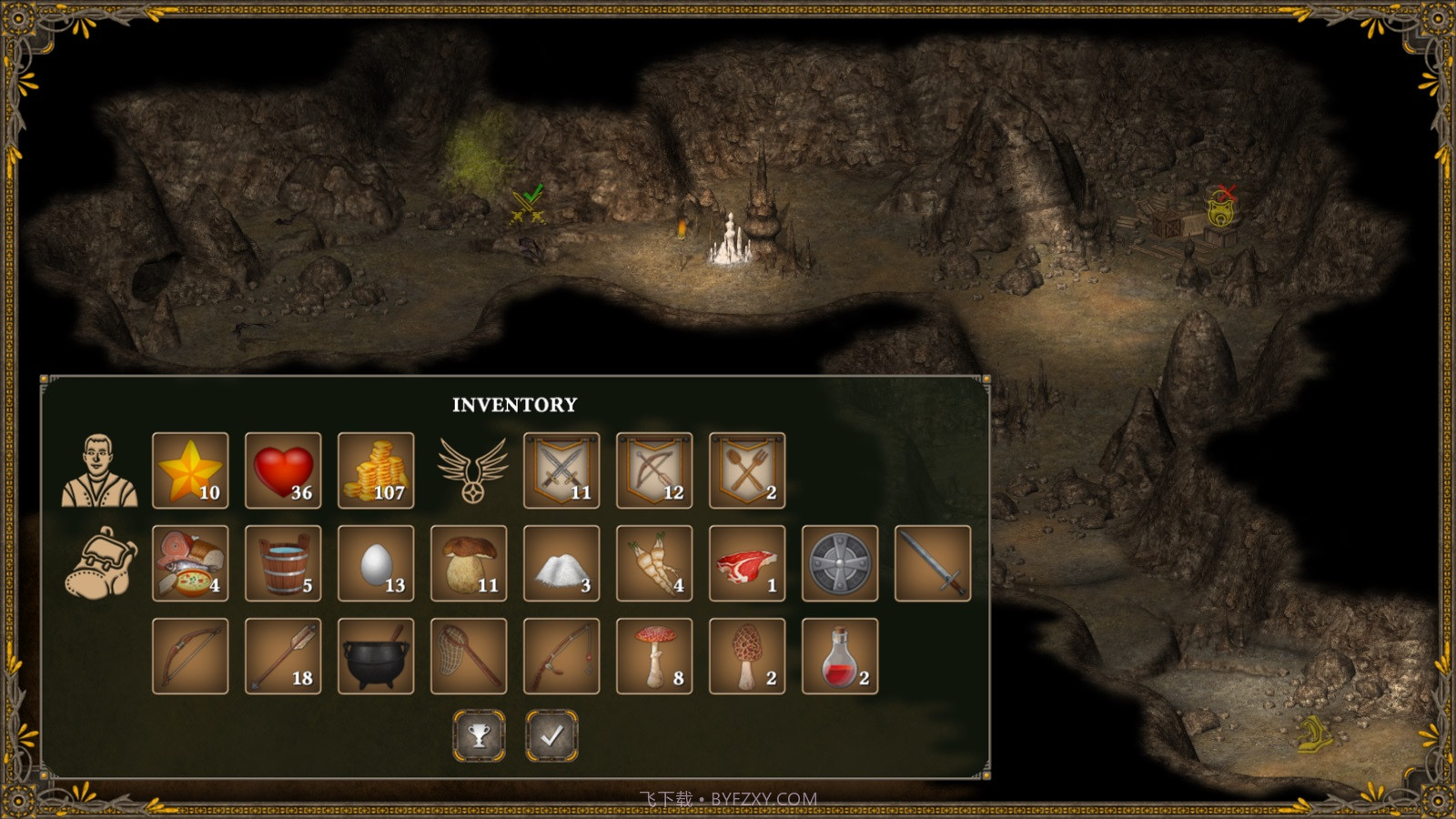Open the trophy achievements button
The image size is (1456, 819).
pyautogui.click(x=480, y=735)
